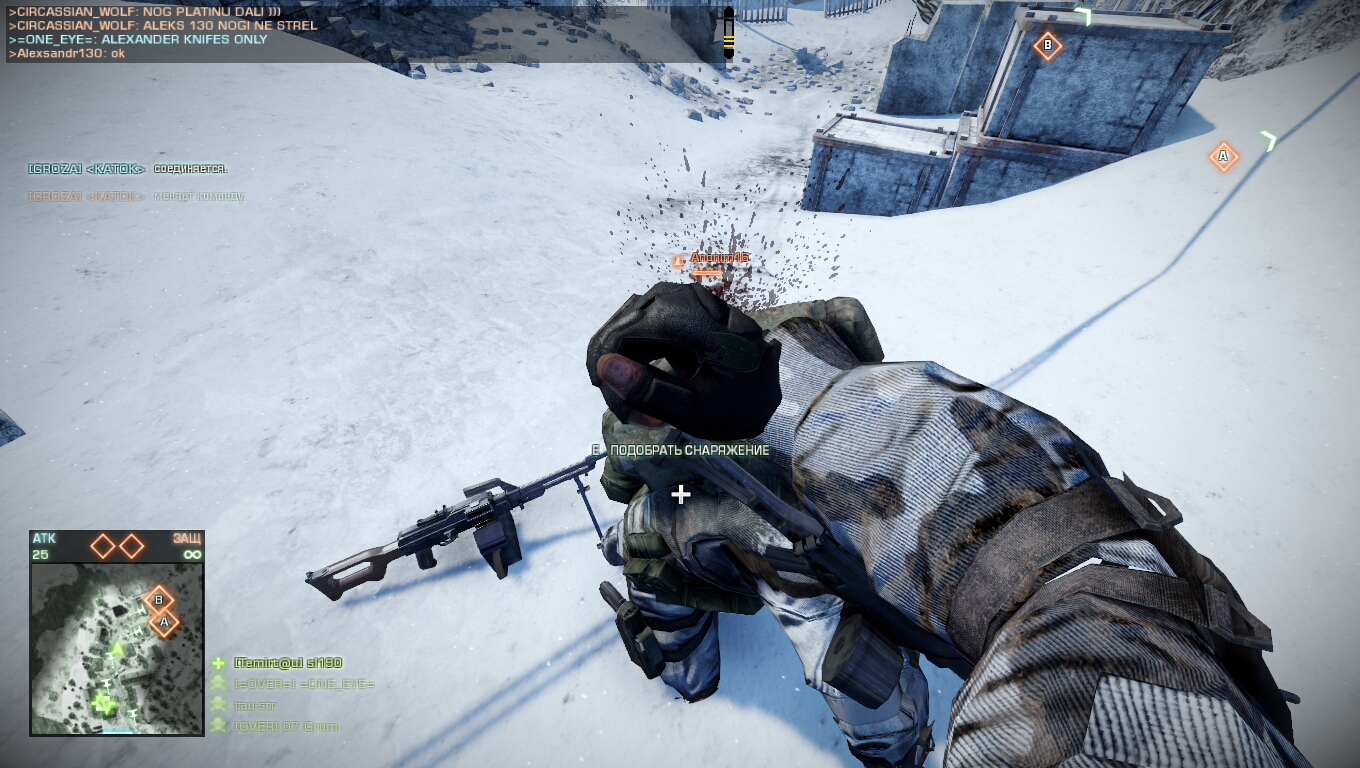Choose squad member tau-str
The height and width of the screenshot is (768, 1360).
(x=256, y=705)
